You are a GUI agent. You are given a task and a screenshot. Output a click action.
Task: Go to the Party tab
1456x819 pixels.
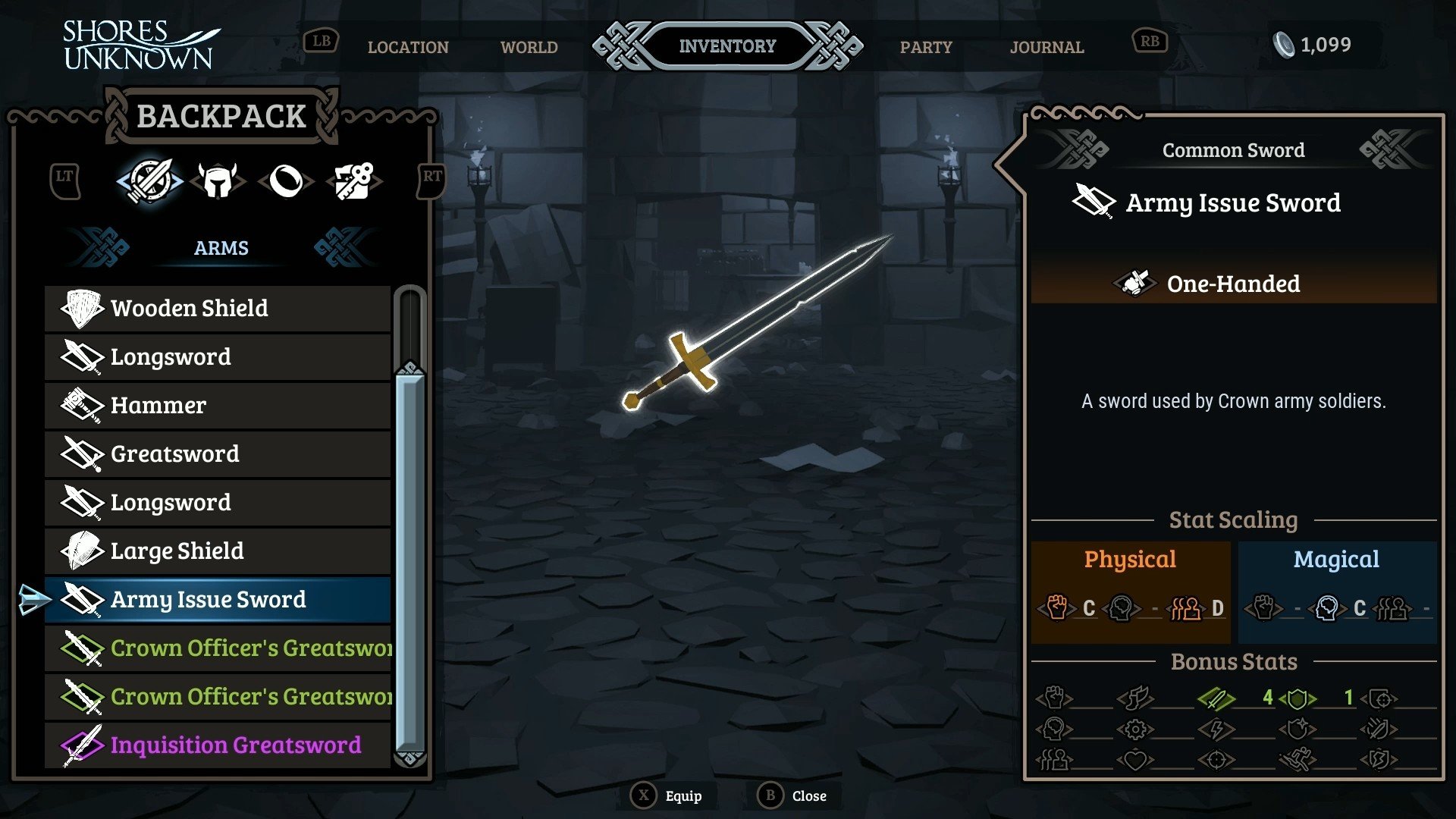pyautogui.click(x=925, y=47)
